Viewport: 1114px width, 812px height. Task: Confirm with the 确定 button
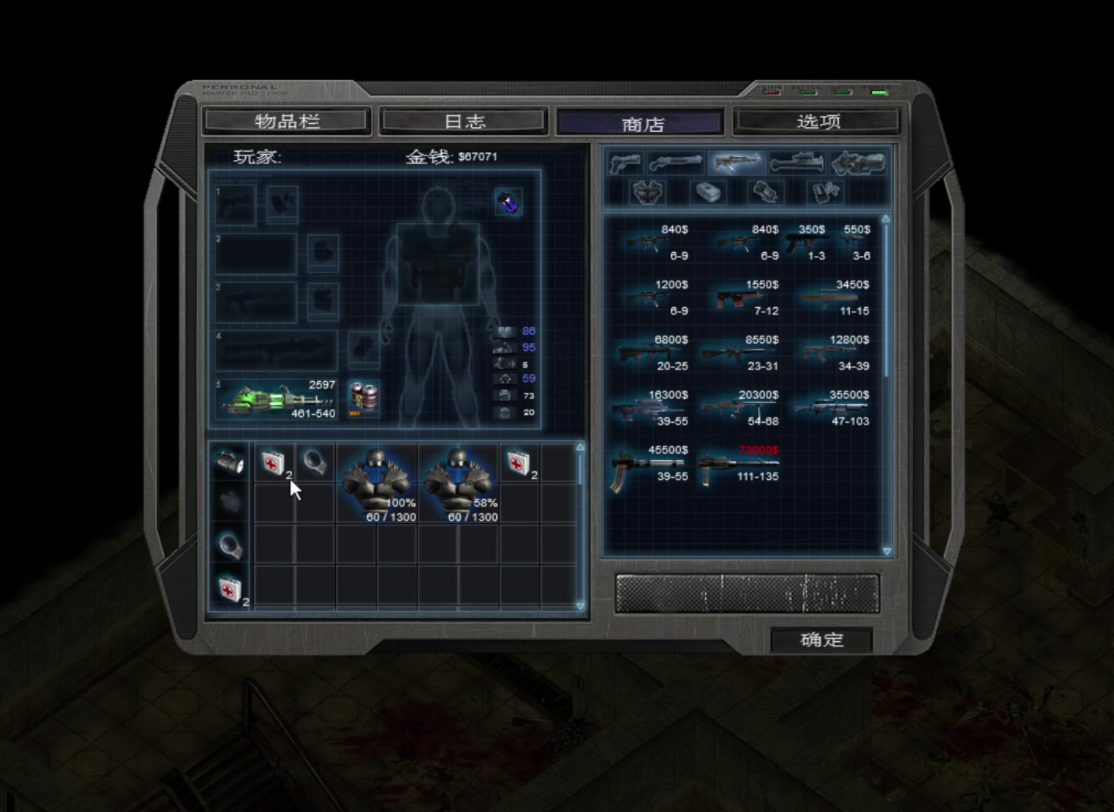821,640
